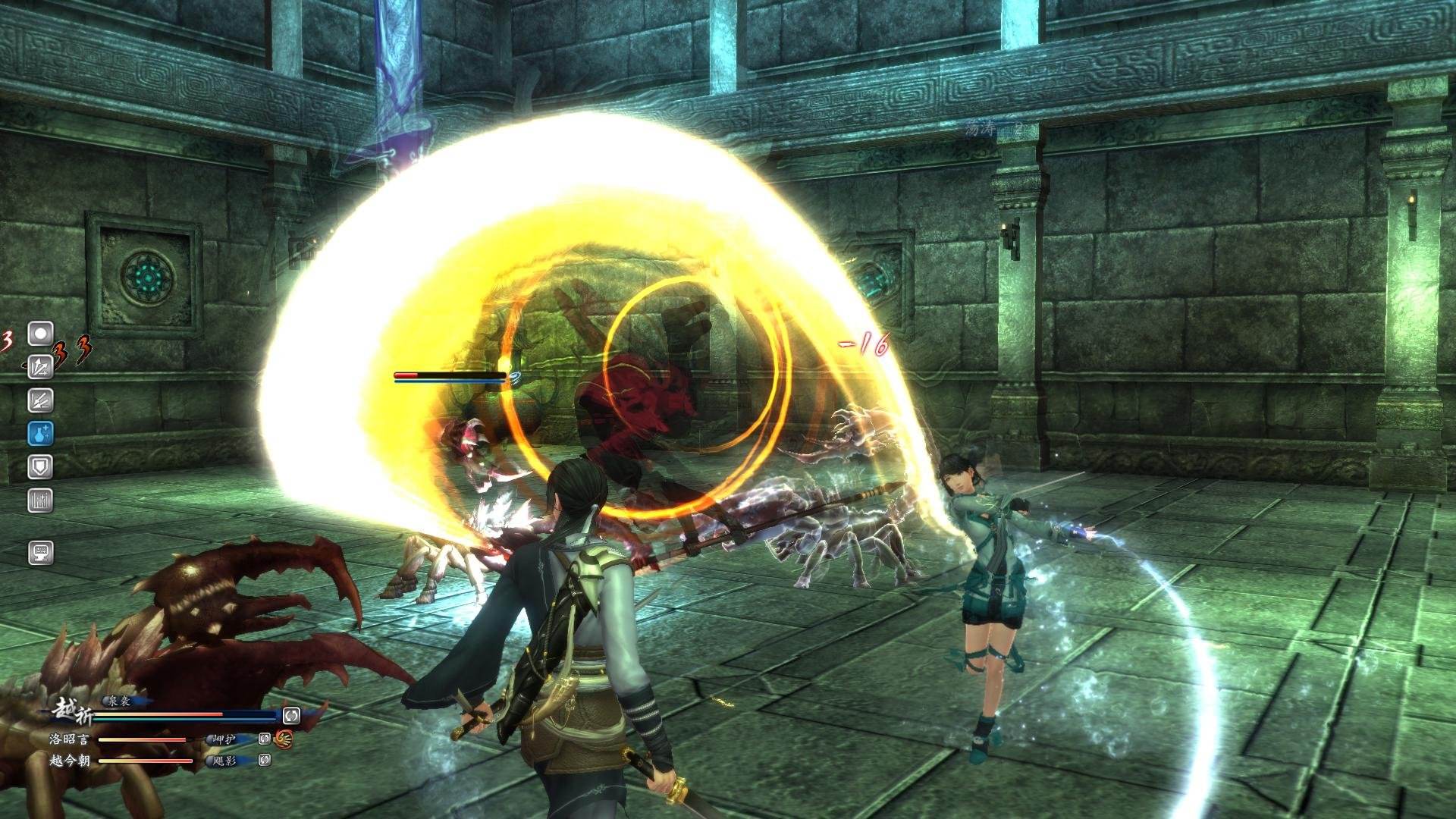Image resolution: width=1456 pixels, height=819 pixels.
Task: Click the swap button beside 越祈's bars
Action: pyautogui.click(x=291, y=715)
